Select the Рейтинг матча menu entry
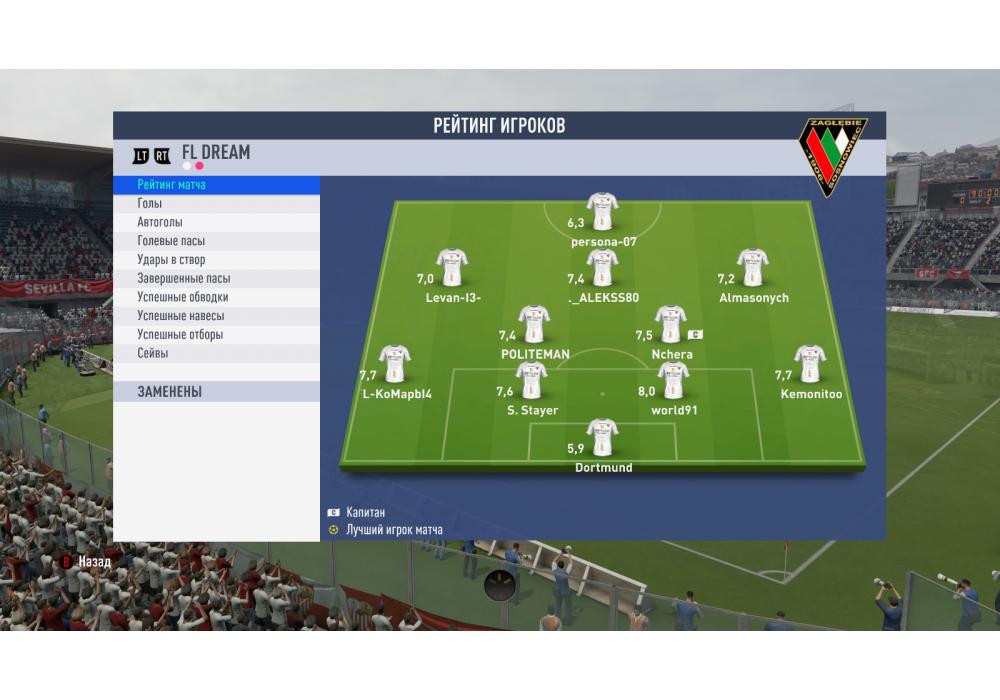 pyautogui.click(x=216, y=185)
